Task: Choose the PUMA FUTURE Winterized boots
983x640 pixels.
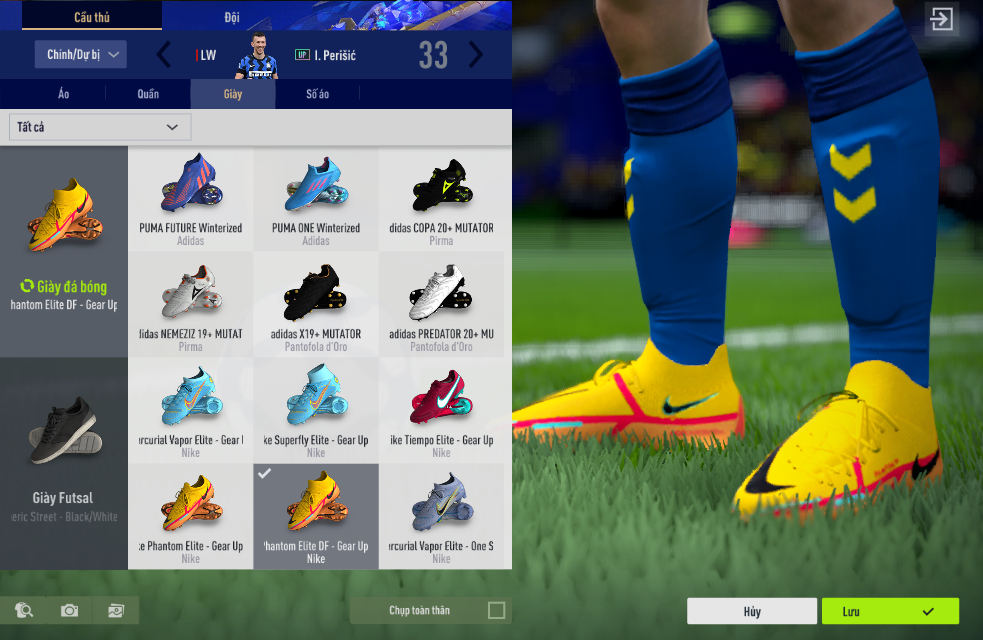Action: pyautogui.click(x=190, y=199)
